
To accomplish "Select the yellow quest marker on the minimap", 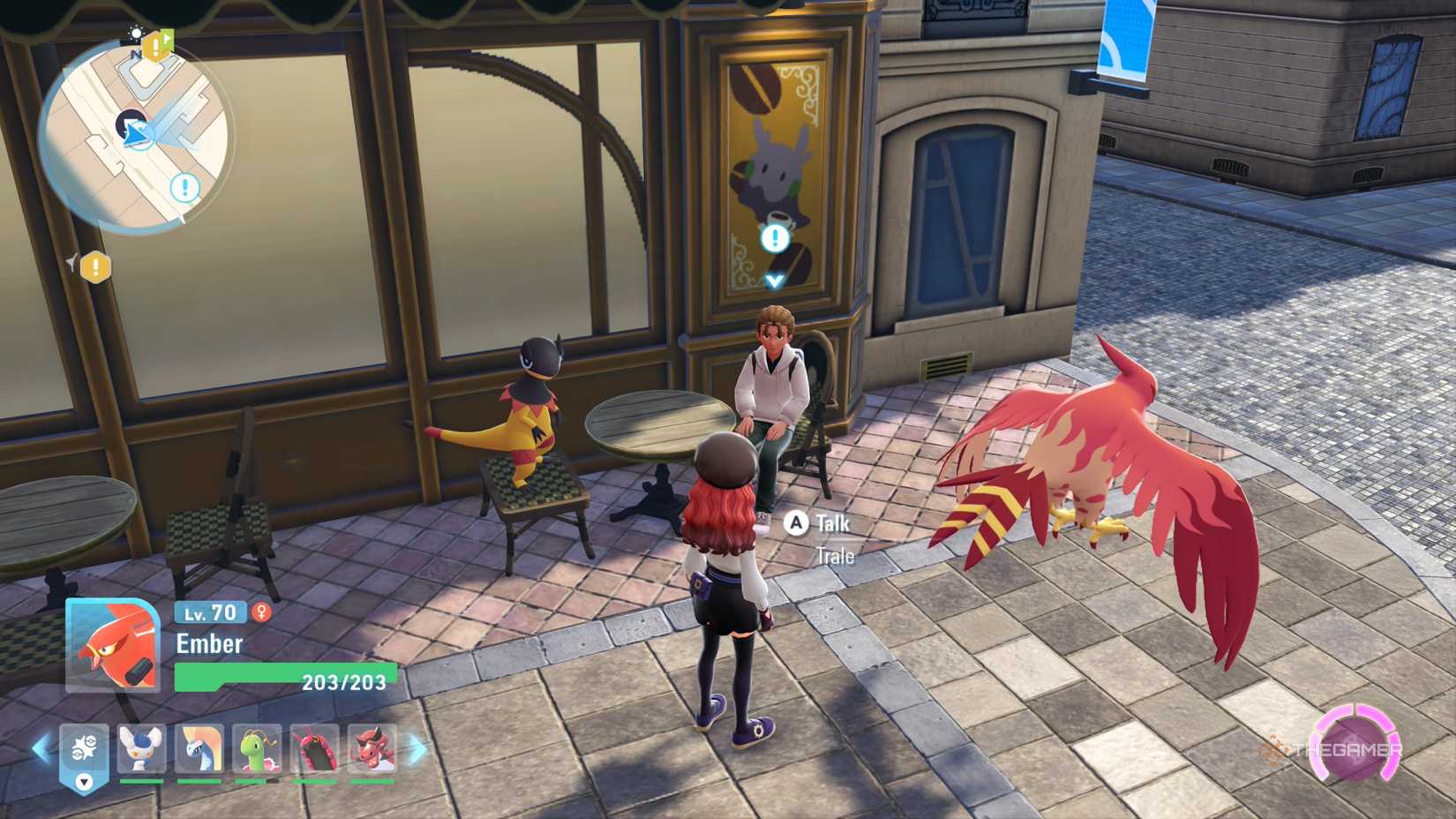I will (x=156, y=45).
